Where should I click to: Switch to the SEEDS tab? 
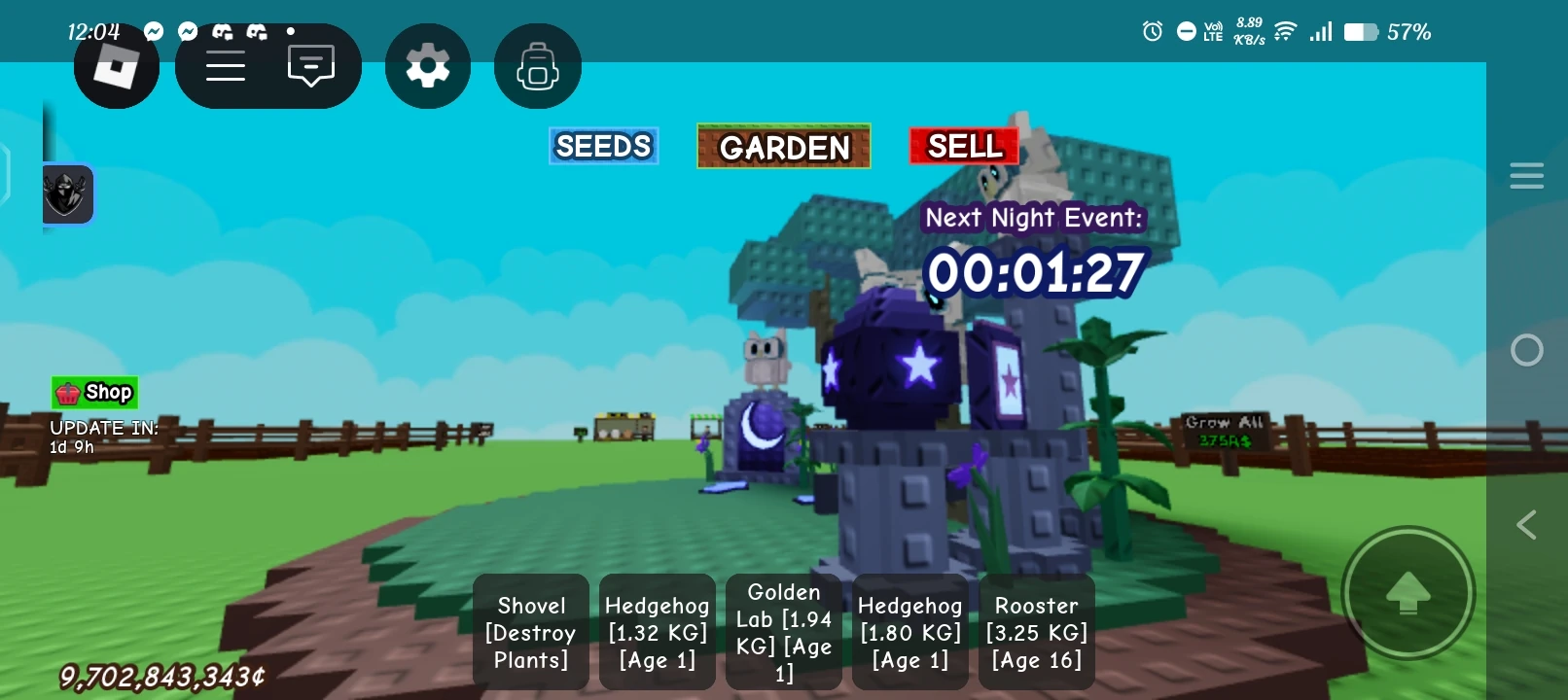(603, 146)
